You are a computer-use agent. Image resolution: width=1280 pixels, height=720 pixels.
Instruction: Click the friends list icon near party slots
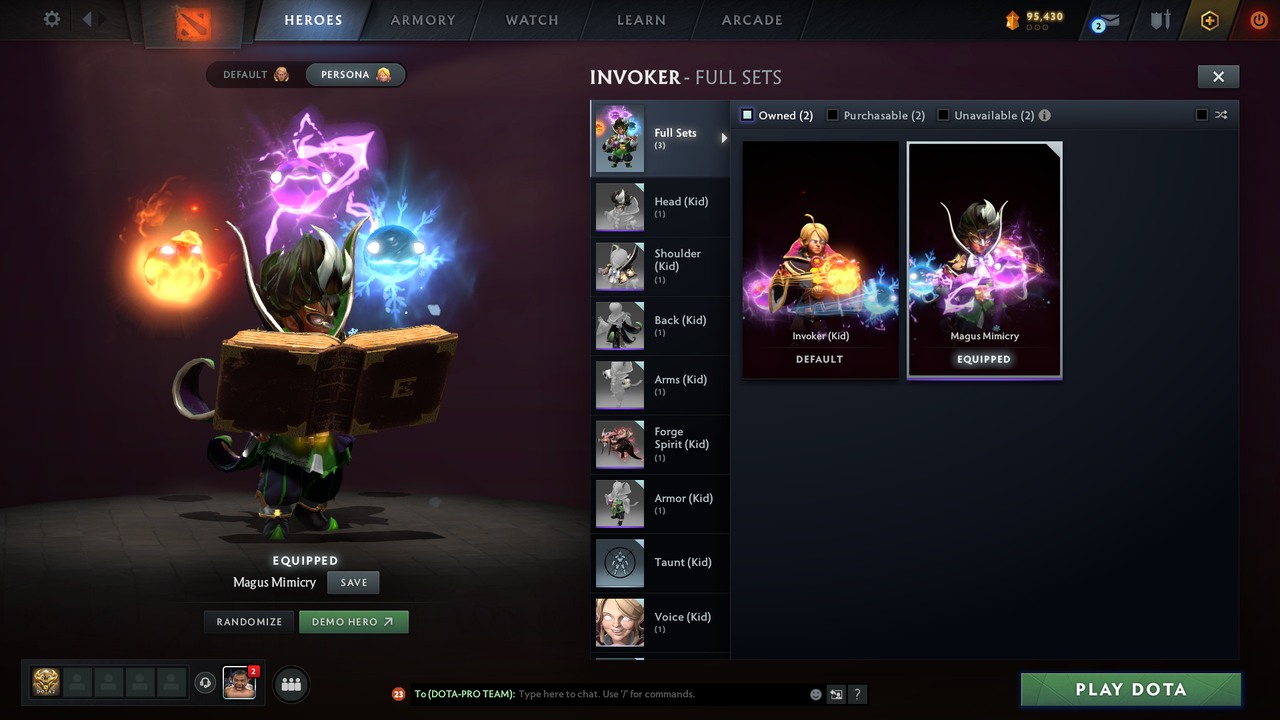290,684
